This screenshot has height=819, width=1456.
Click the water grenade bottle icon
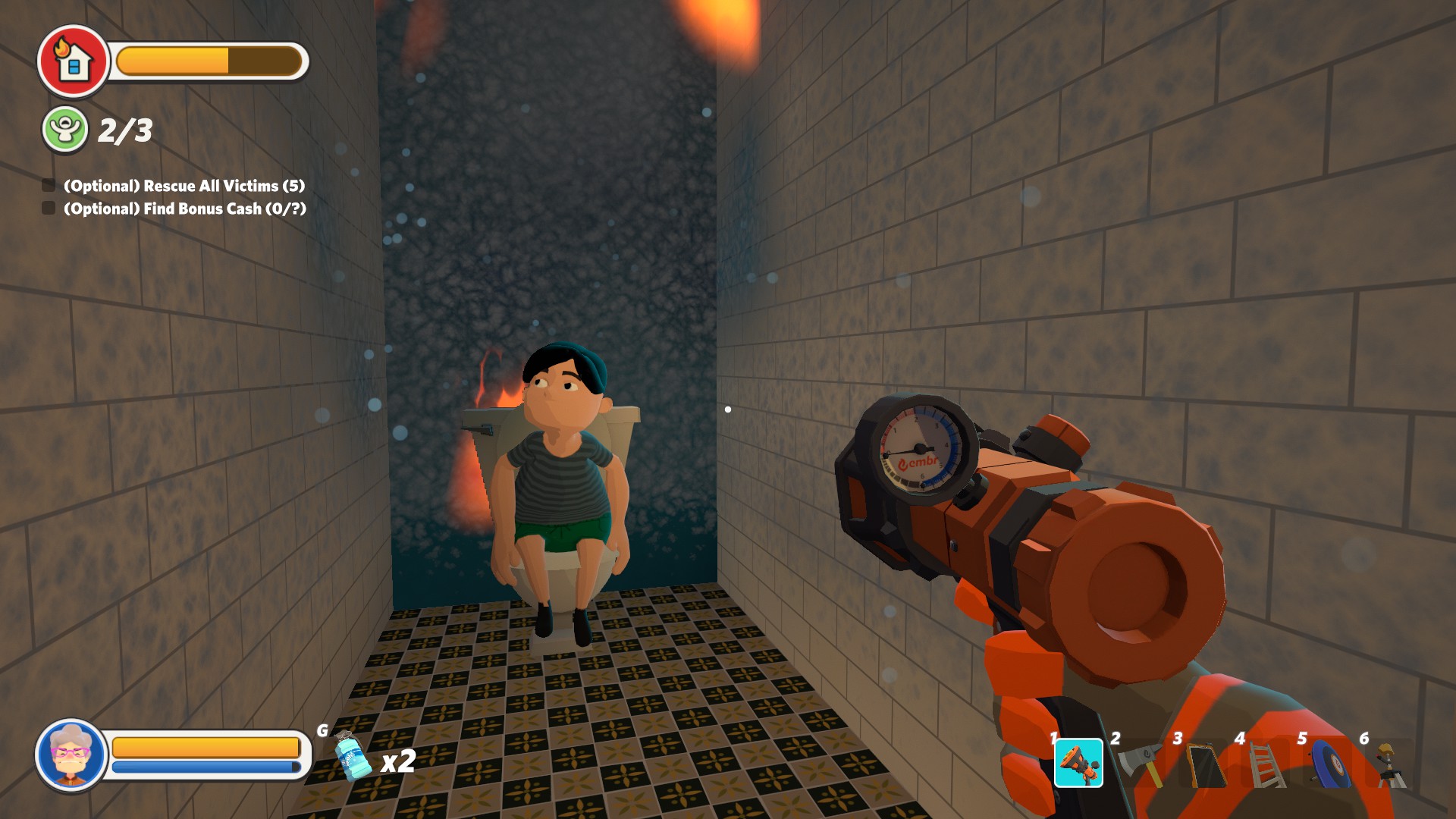[x=352, y=756]
